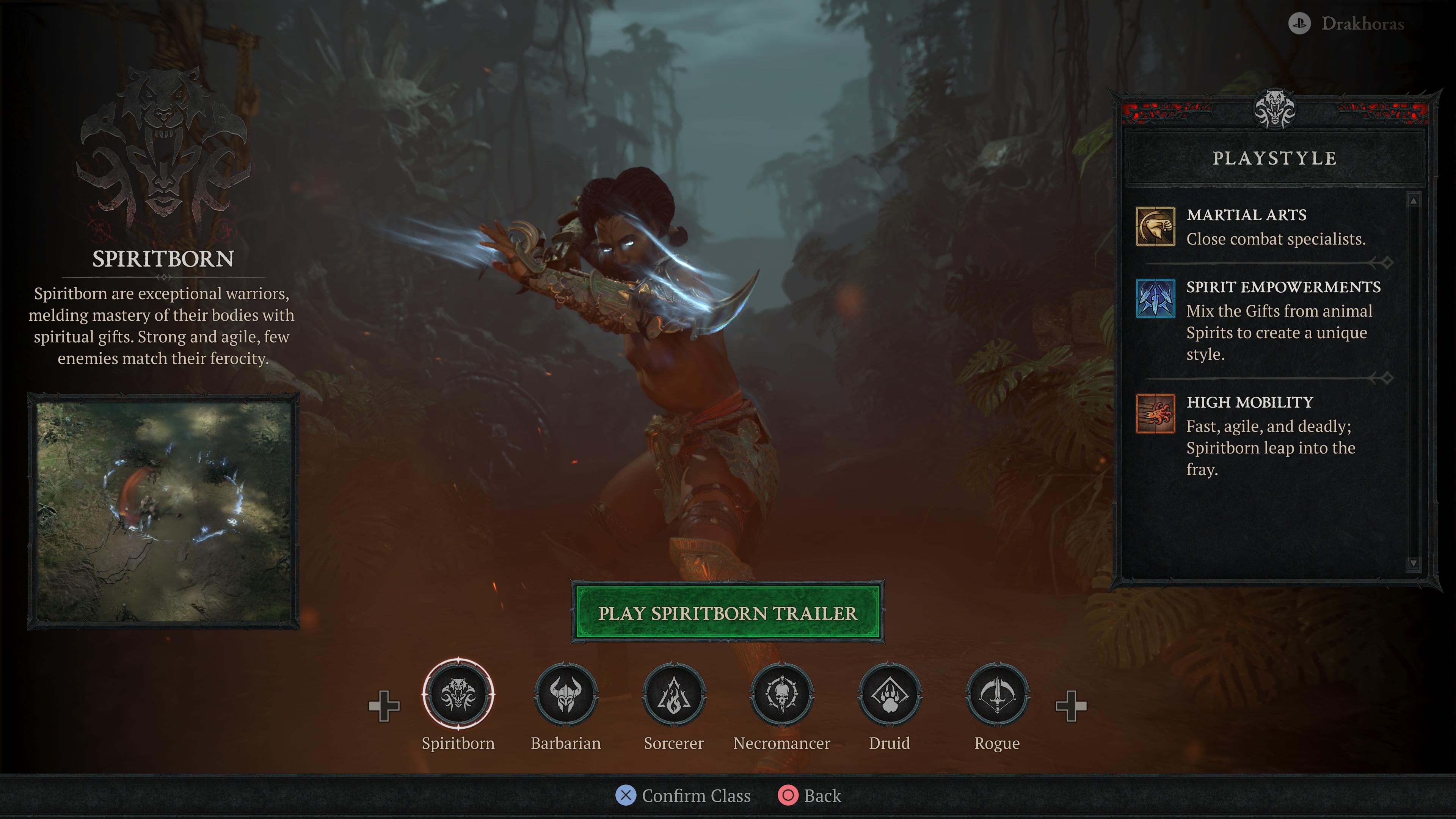Open the Spiritborn gameplay preview thumbnail
This screenshot has height=819, width=1456.
point(163,511)
